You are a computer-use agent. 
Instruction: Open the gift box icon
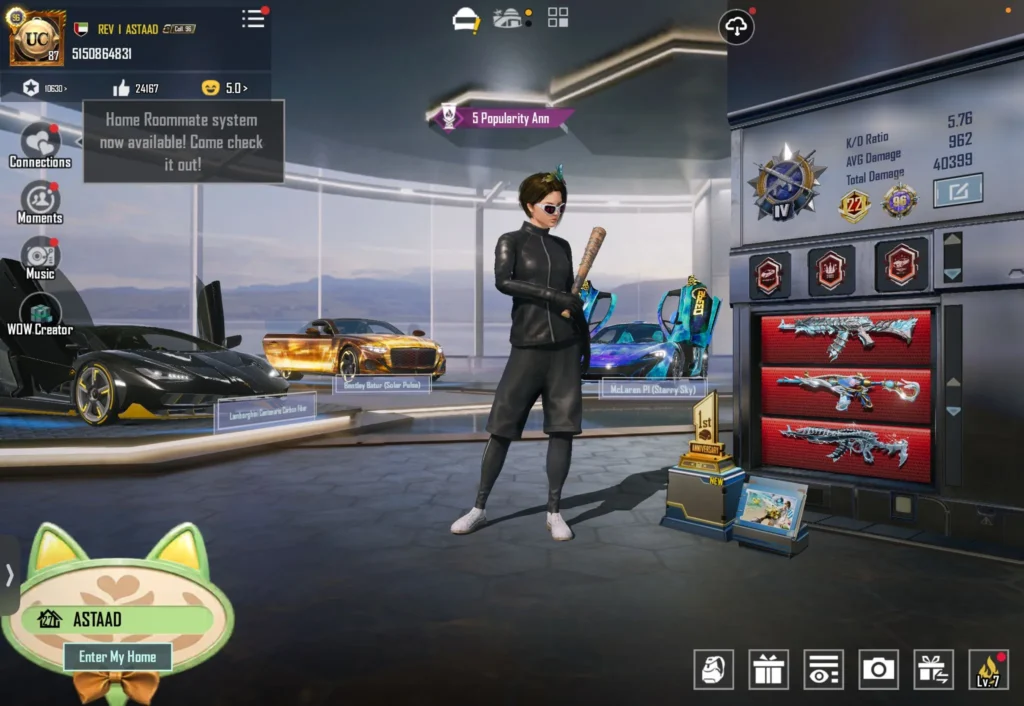pyautogui.click(x=768, y=669)
